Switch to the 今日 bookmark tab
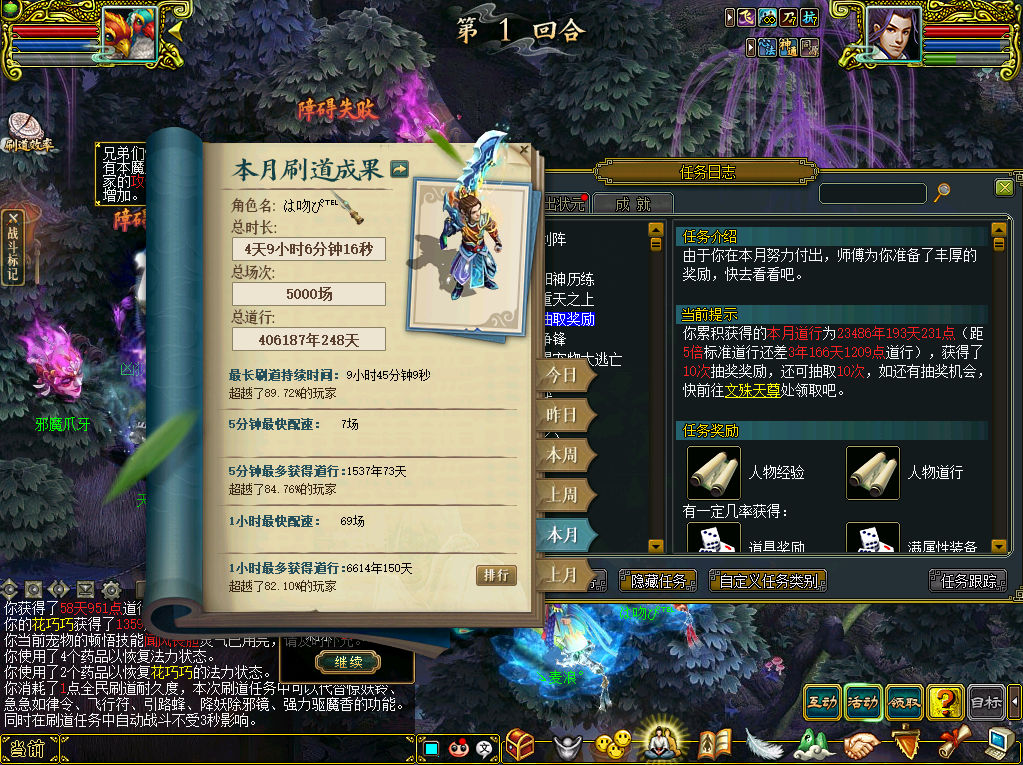Viewport: 1023px width, 765px height. tap(563, 376)
